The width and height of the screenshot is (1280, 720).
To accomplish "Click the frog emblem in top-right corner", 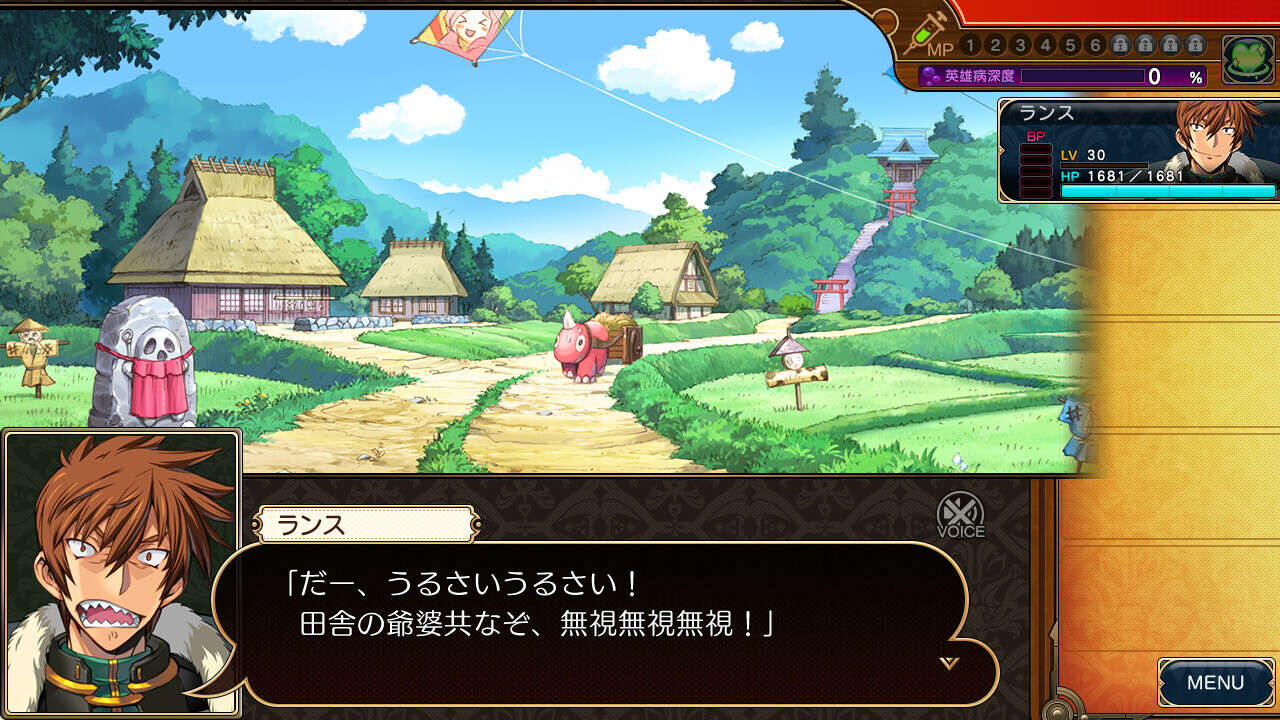I will coord(1245,56).
